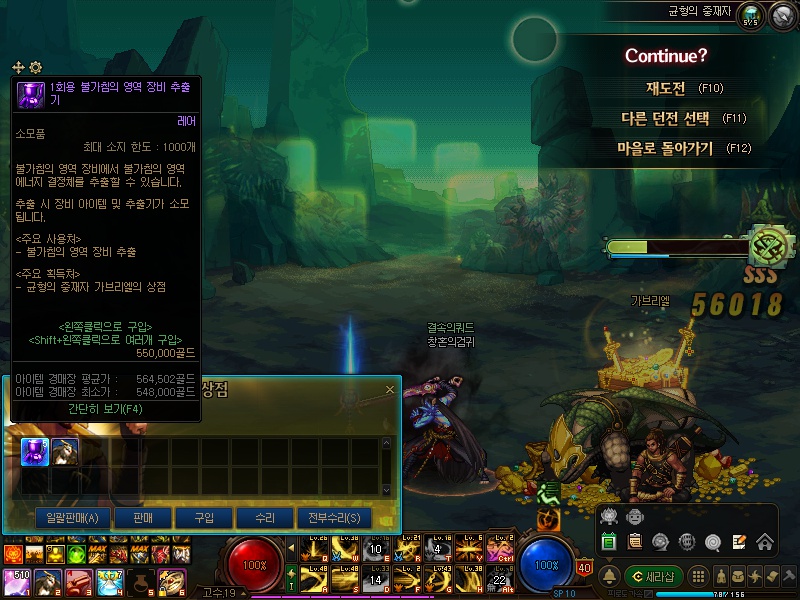800x600 pixels.
Task: Select the purple extractor item in shop
Action: [x=35, y=451]
